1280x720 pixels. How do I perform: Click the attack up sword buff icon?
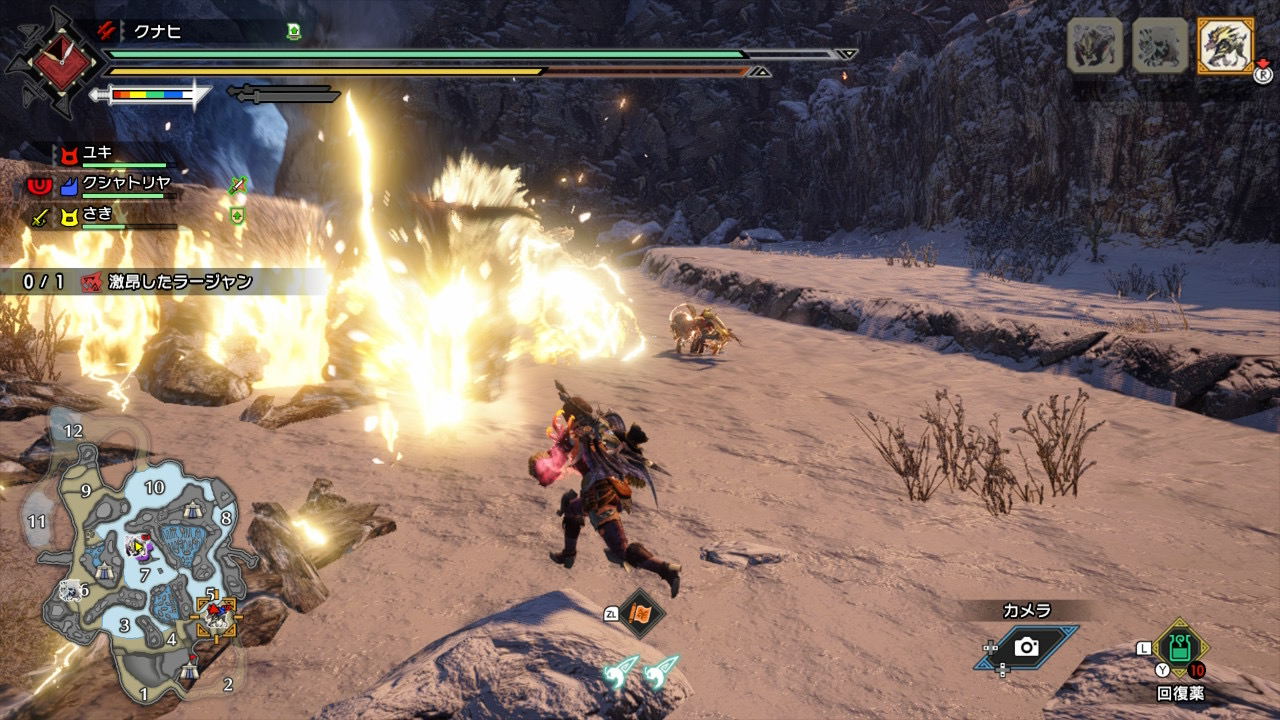(x=237, y=185)
